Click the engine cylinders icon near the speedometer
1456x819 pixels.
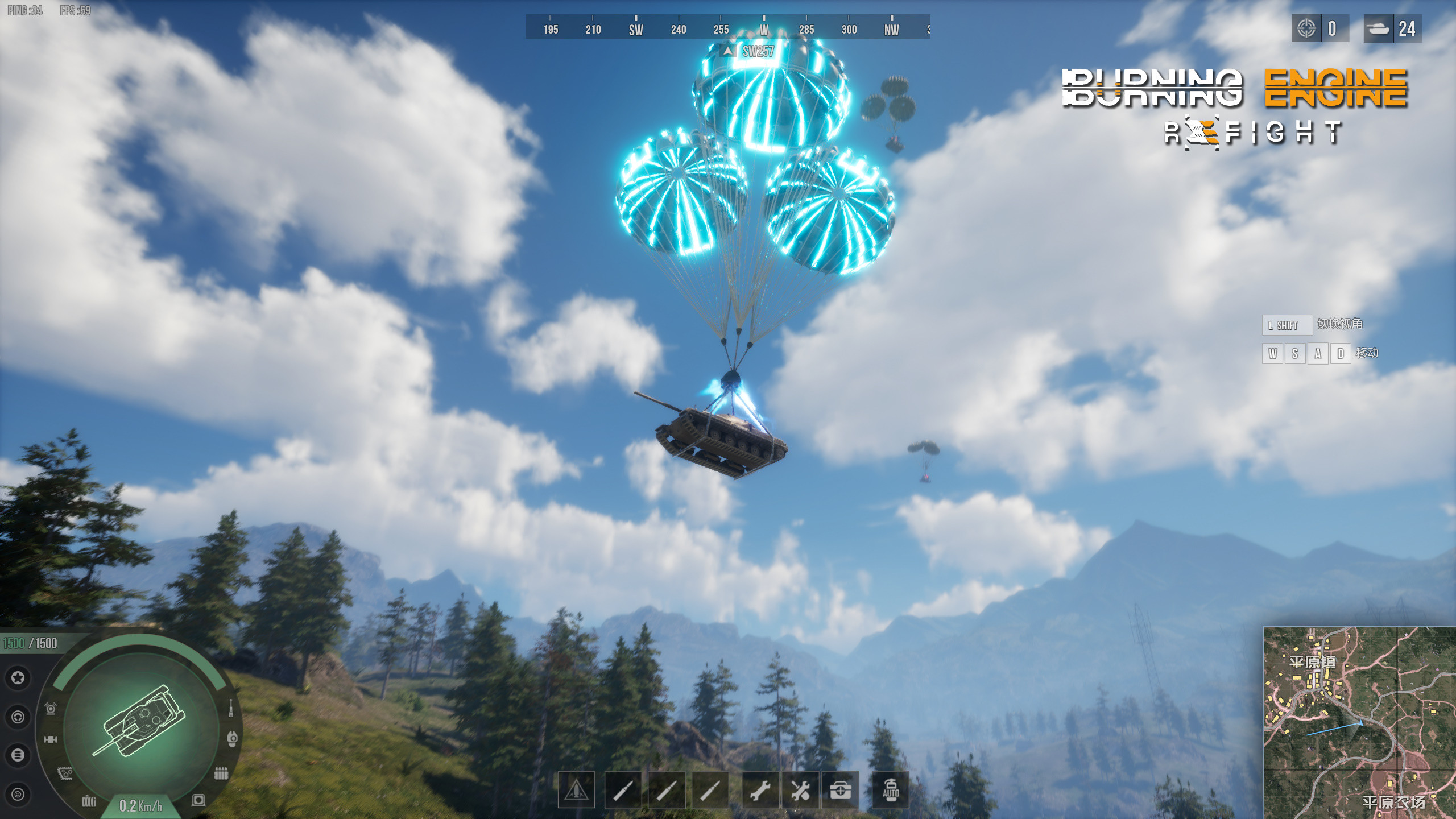(89, 800)
